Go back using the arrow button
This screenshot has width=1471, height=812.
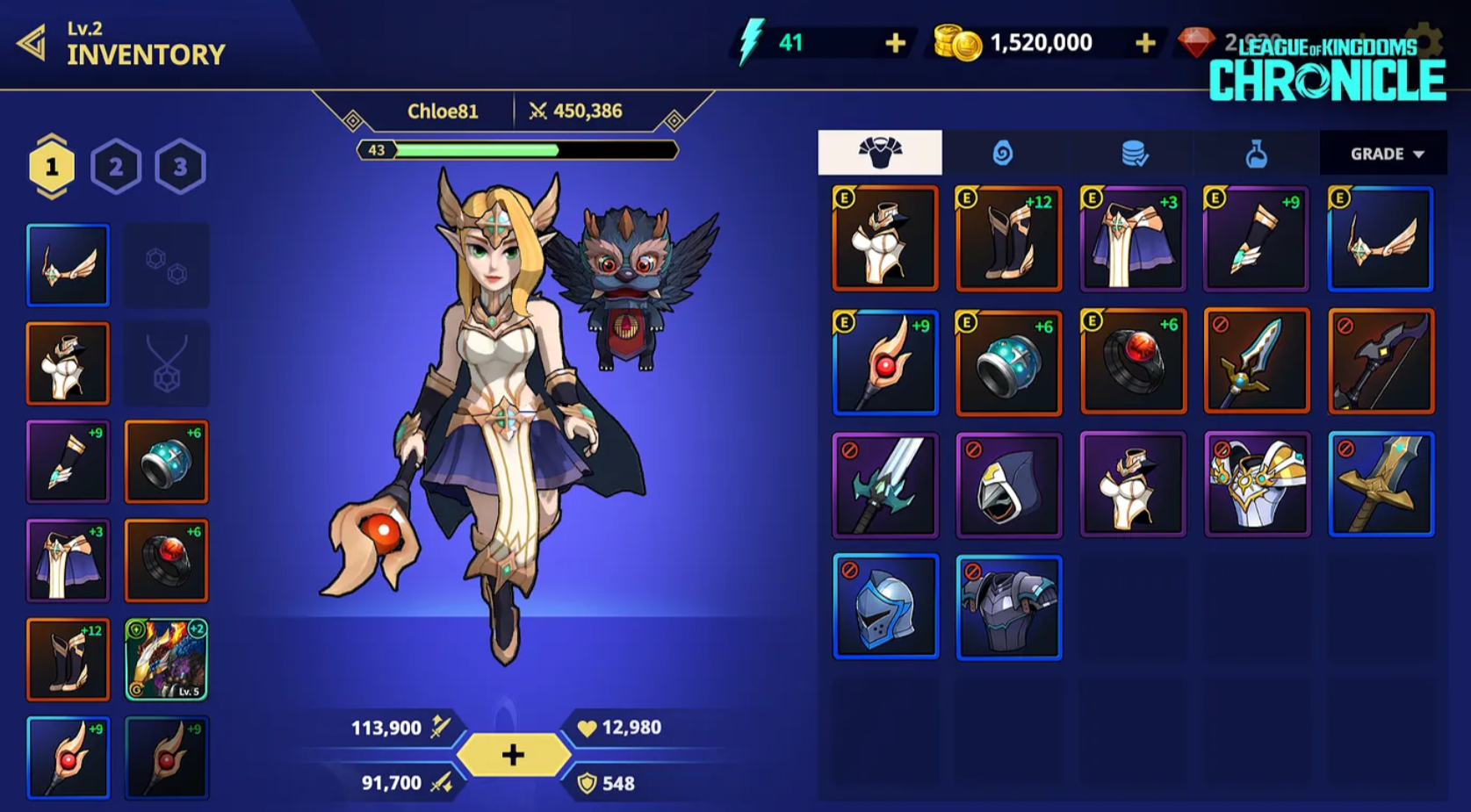33,43
